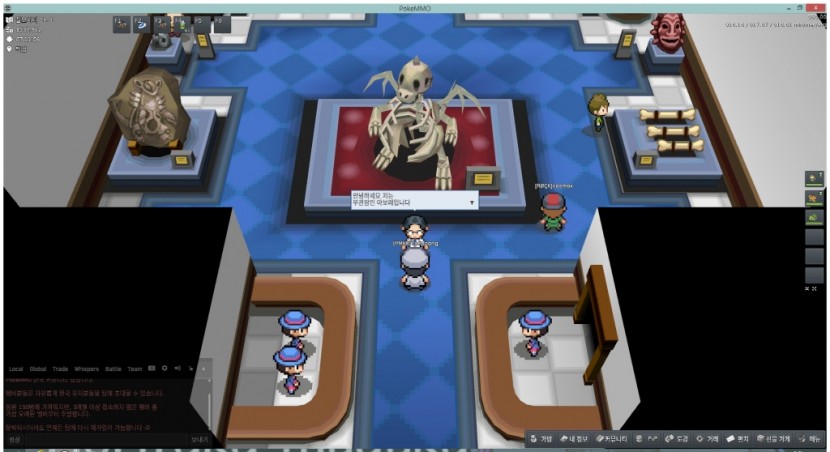830x452 pixels.
Task: Switch to the Team chat tab
Action: coord(134,369)
